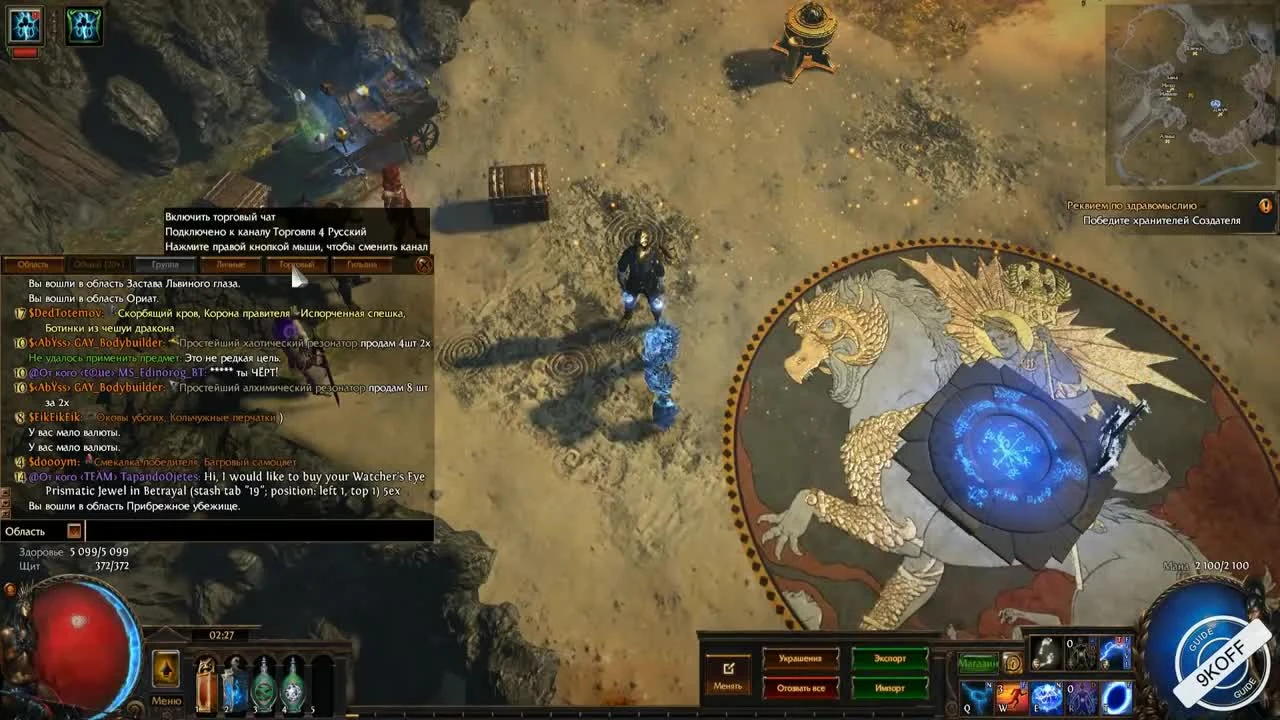Toggle the orb skill bound to E
The height and width of the screenshot is (720, 1280).
pyautogui.click(x=1045, y=697)
